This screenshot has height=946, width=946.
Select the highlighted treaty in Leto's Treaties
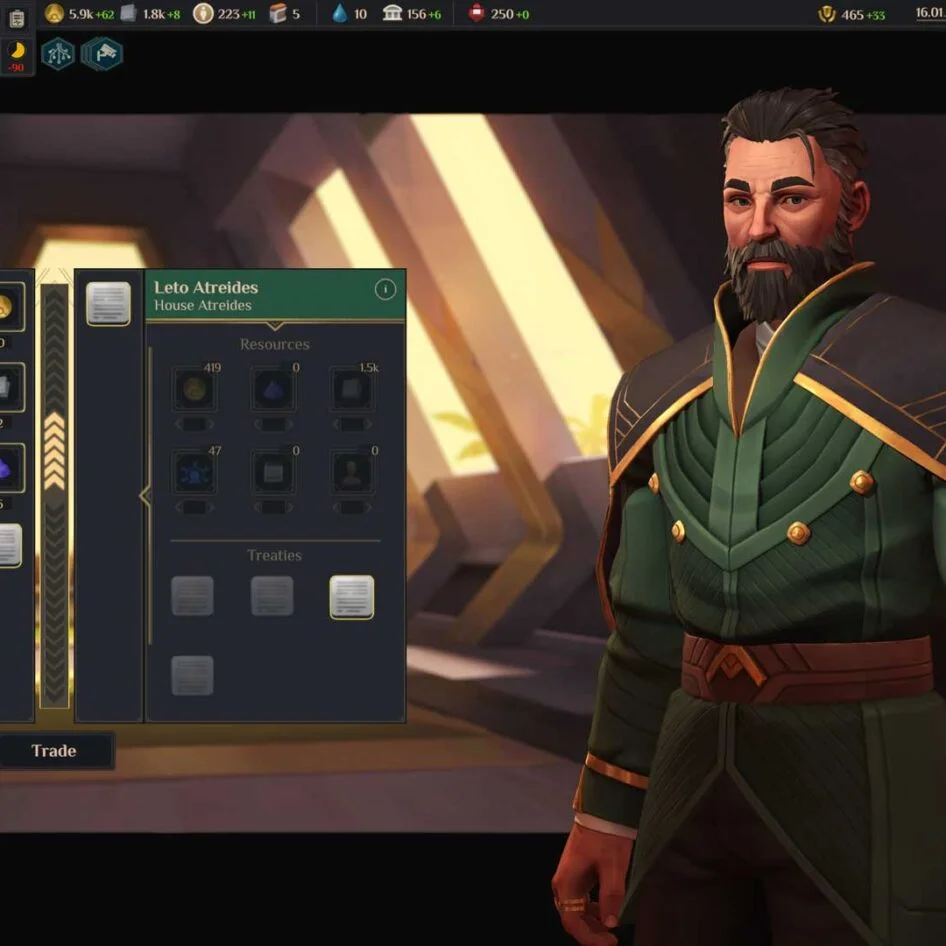coord(352,597)
